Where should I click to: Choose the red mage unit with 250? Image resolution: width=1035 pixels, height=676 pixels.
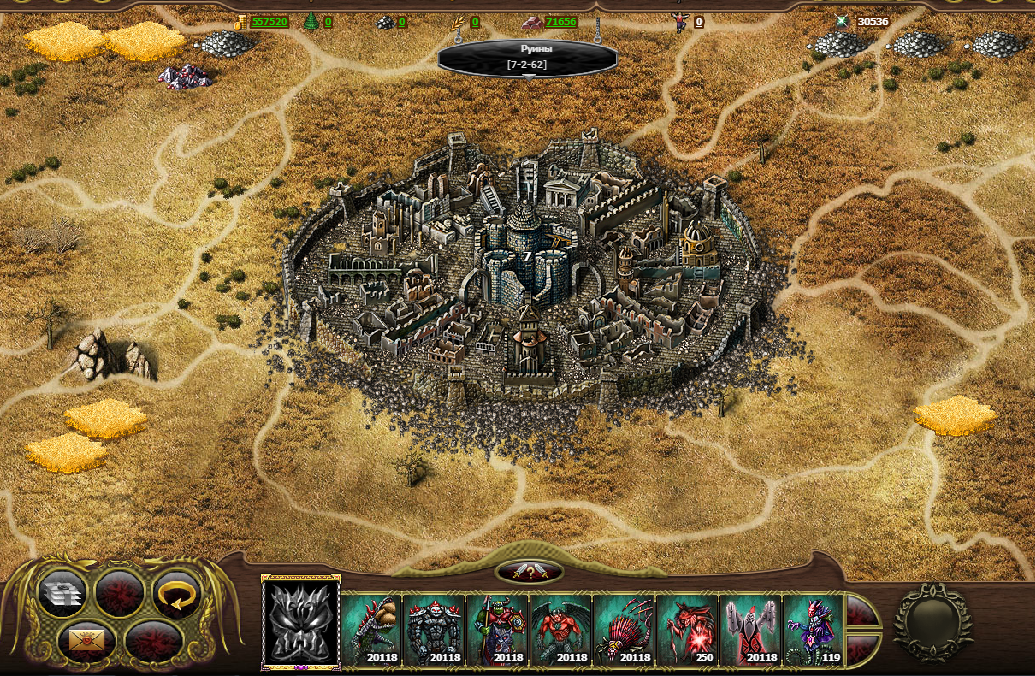(687, 630)
